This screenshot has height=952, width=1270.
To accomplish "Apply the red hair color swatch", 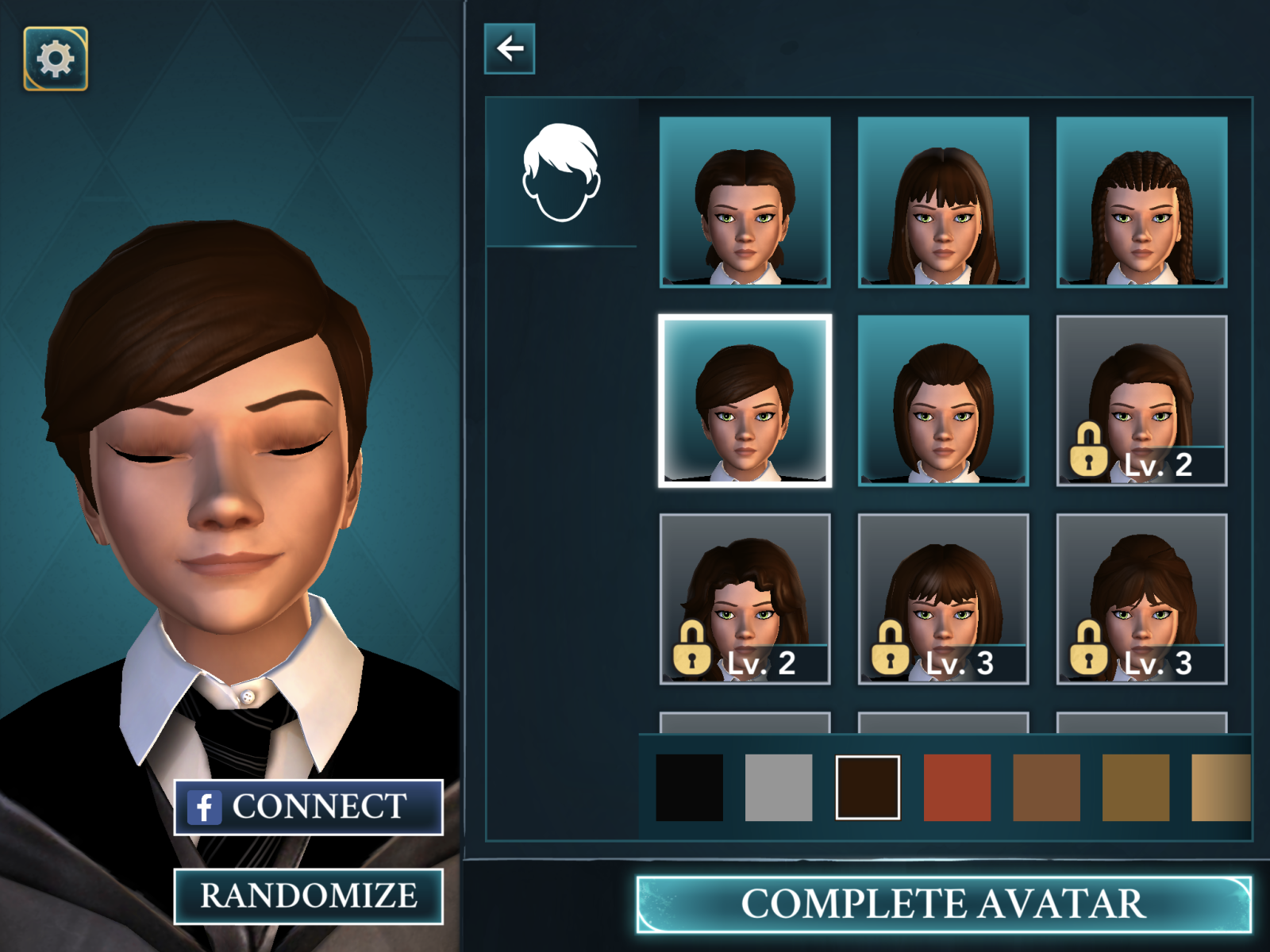I will coord(957,787).
